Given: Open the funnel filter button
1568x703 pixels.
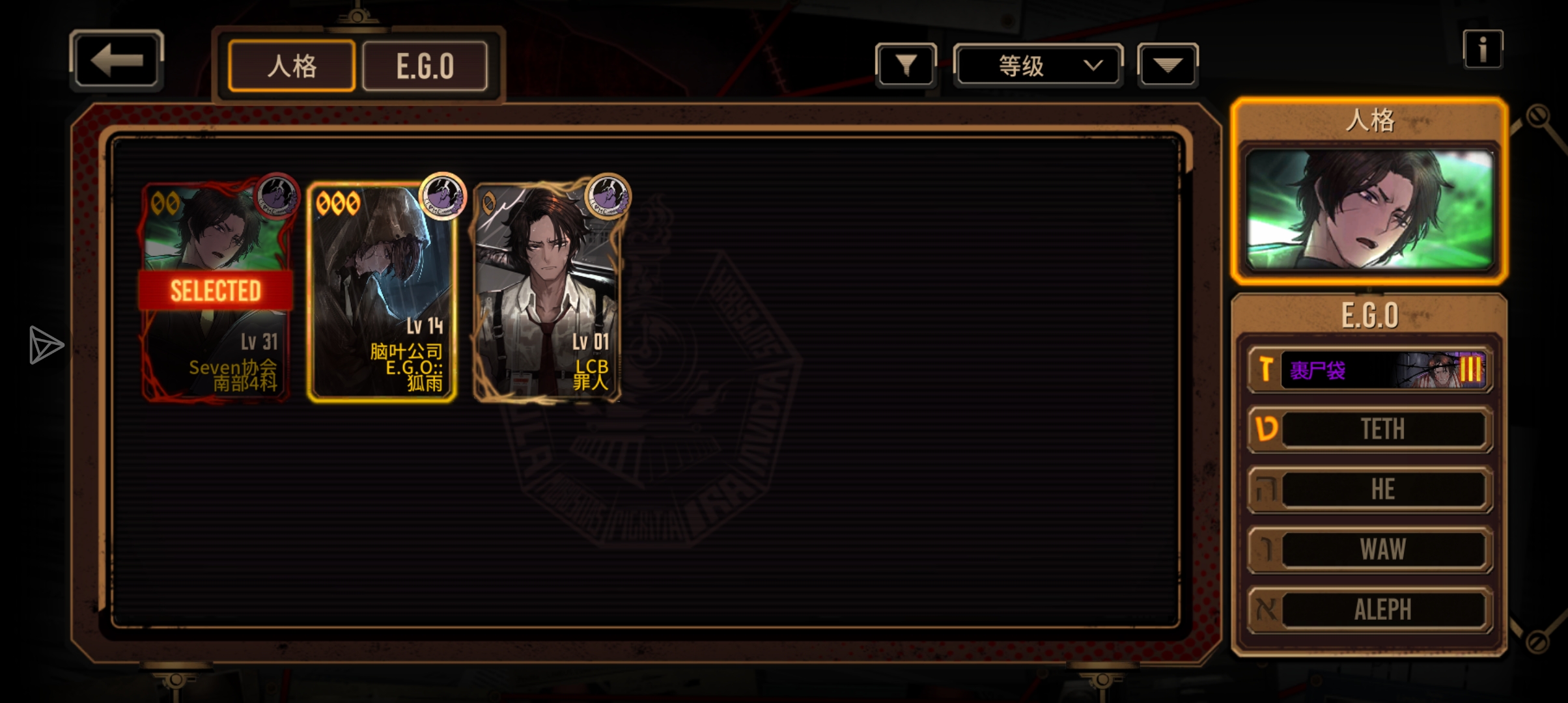Looking at the screenshot, I should [x=906, y=65].
